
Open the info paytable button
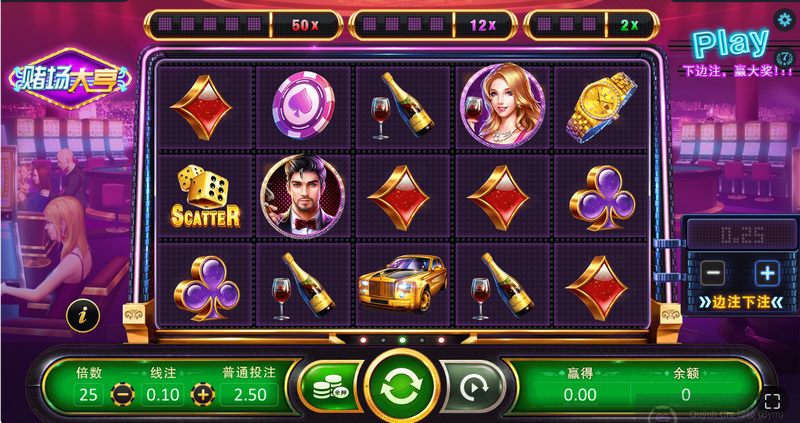point(82,314)
